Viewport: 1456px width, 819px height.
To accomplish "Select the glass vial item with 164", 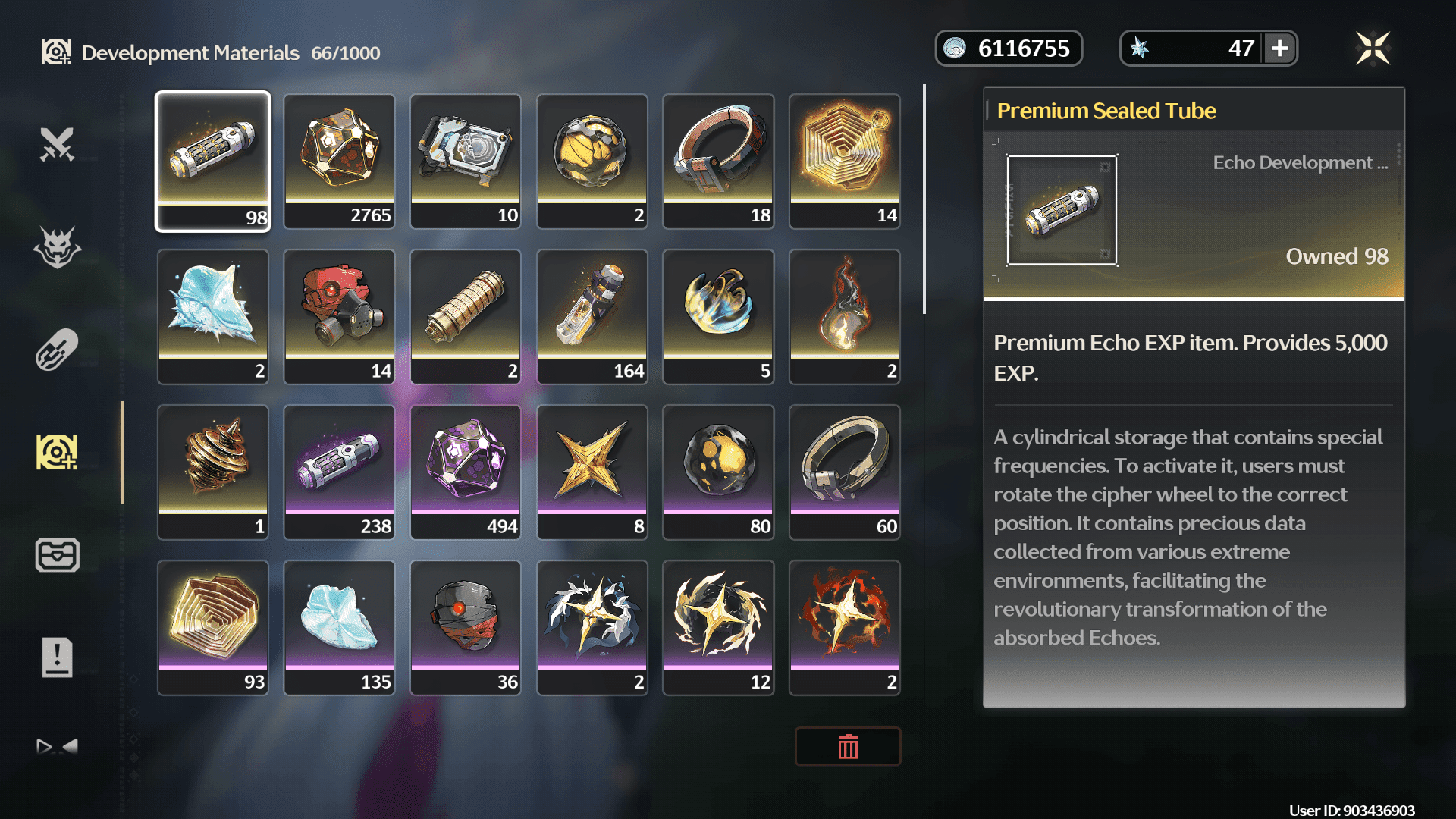I will point(592,316).
